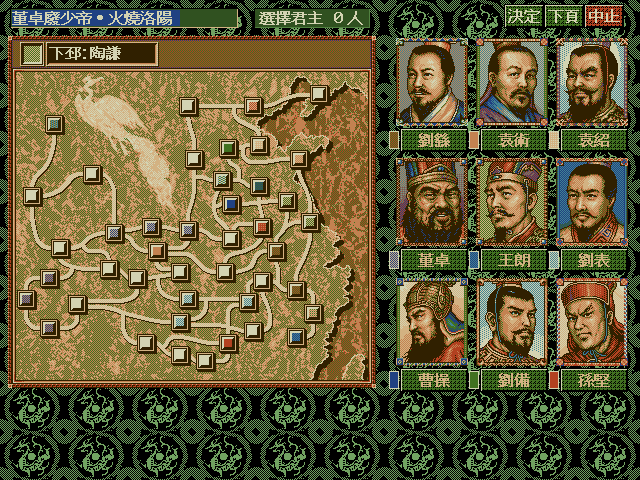Image resolution: width=640 pixels, height=480 pixels.
Task: Choose ruler 王朗 portrait
Action: pyautogui.click(x=512, y=204)
